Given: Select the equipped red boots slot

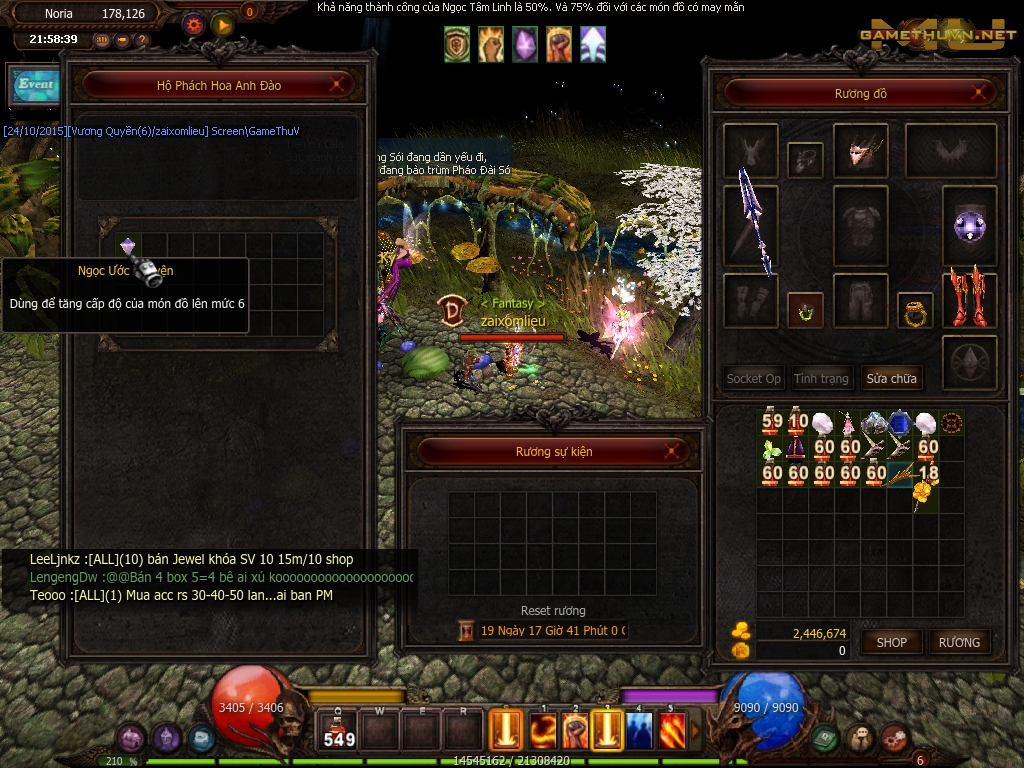Looking at the screenshot, I should [968, 298].
